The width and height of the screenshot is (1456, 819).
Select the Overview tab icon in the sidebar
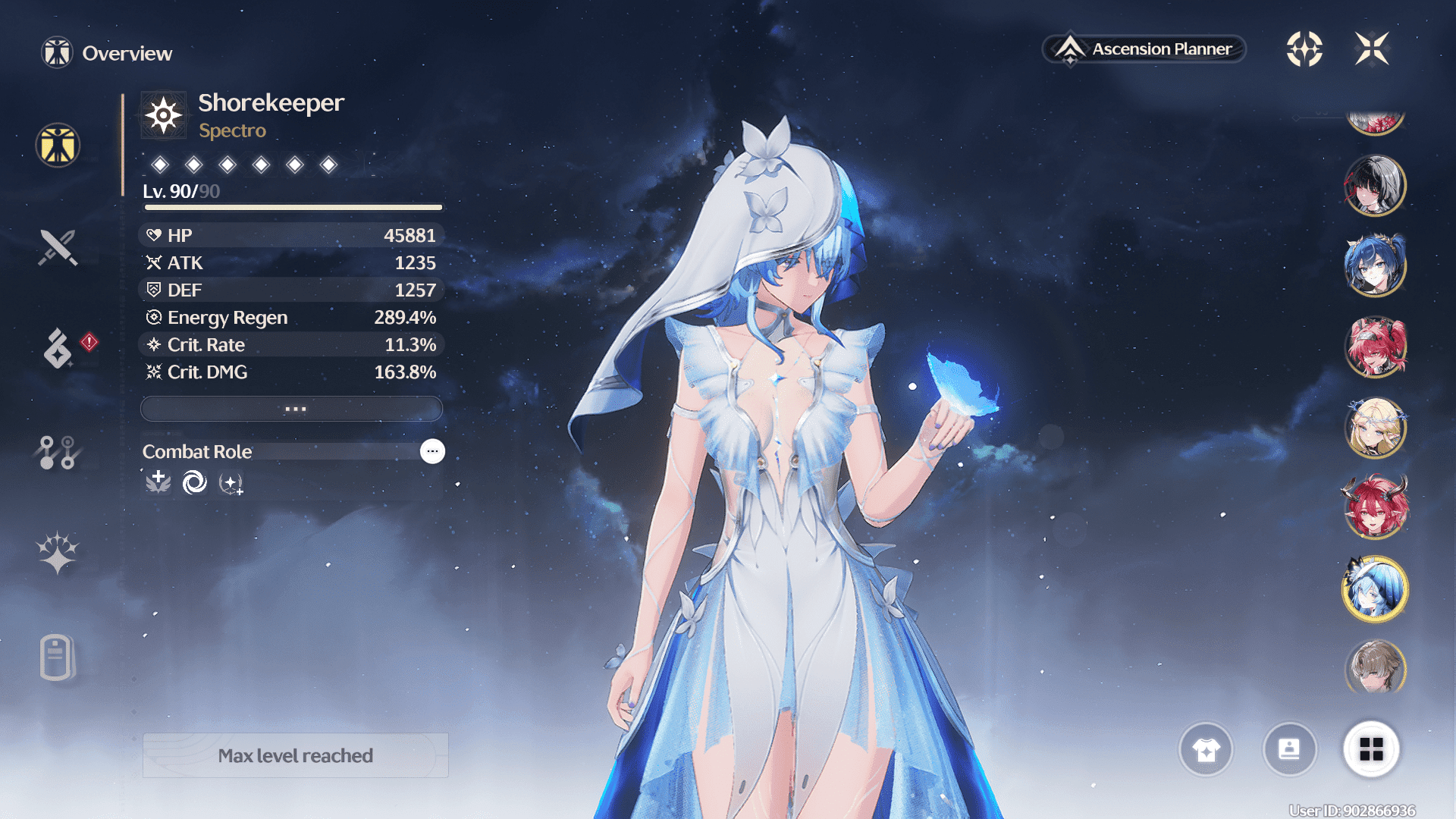coord(58,145)
